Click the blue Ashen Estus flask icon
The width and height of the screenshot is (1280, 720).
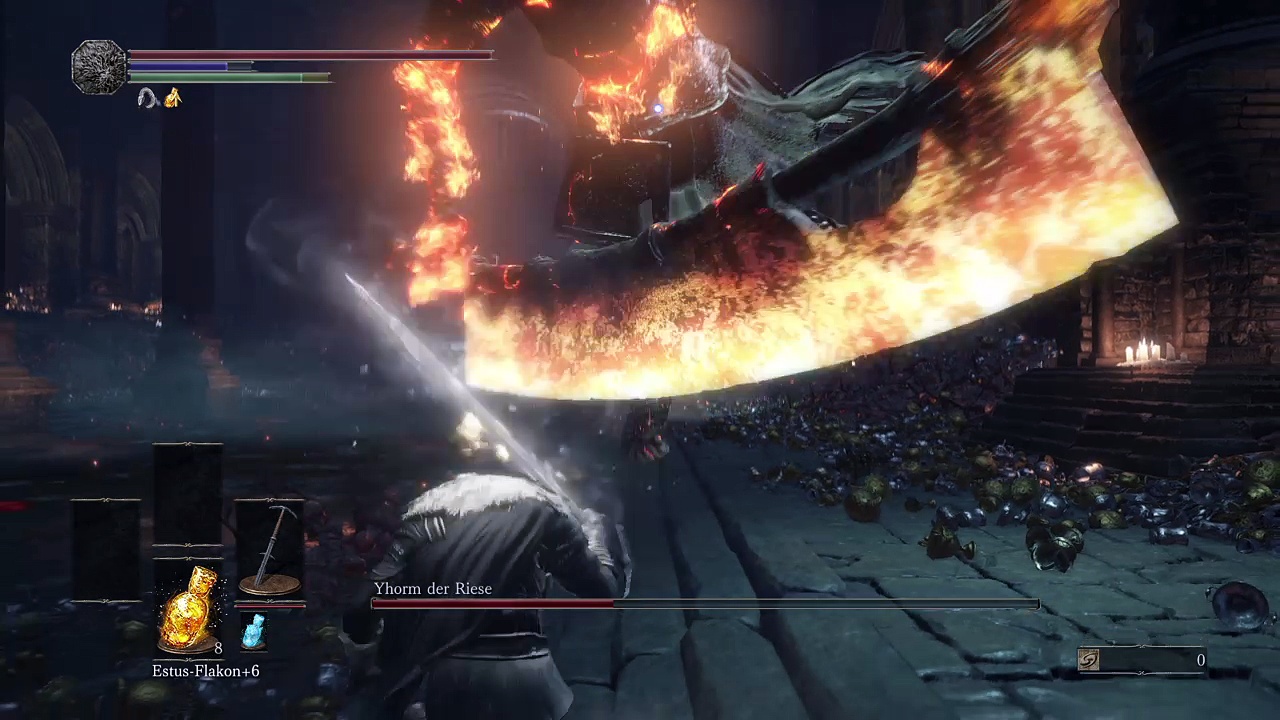pos(254,632)
